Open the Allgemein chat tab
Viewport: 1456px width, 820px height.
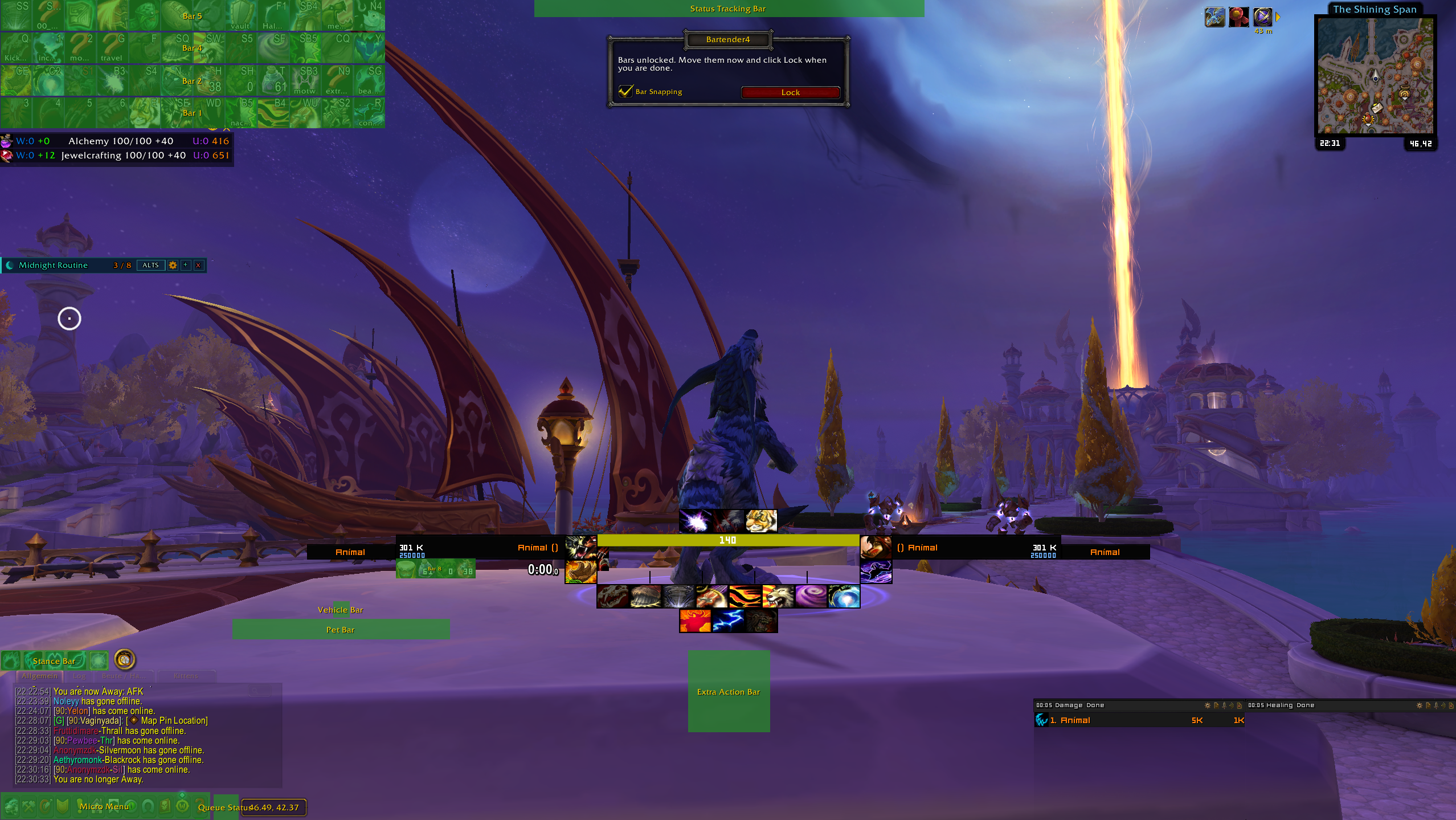pyautogui.click(x=40, y=676)
